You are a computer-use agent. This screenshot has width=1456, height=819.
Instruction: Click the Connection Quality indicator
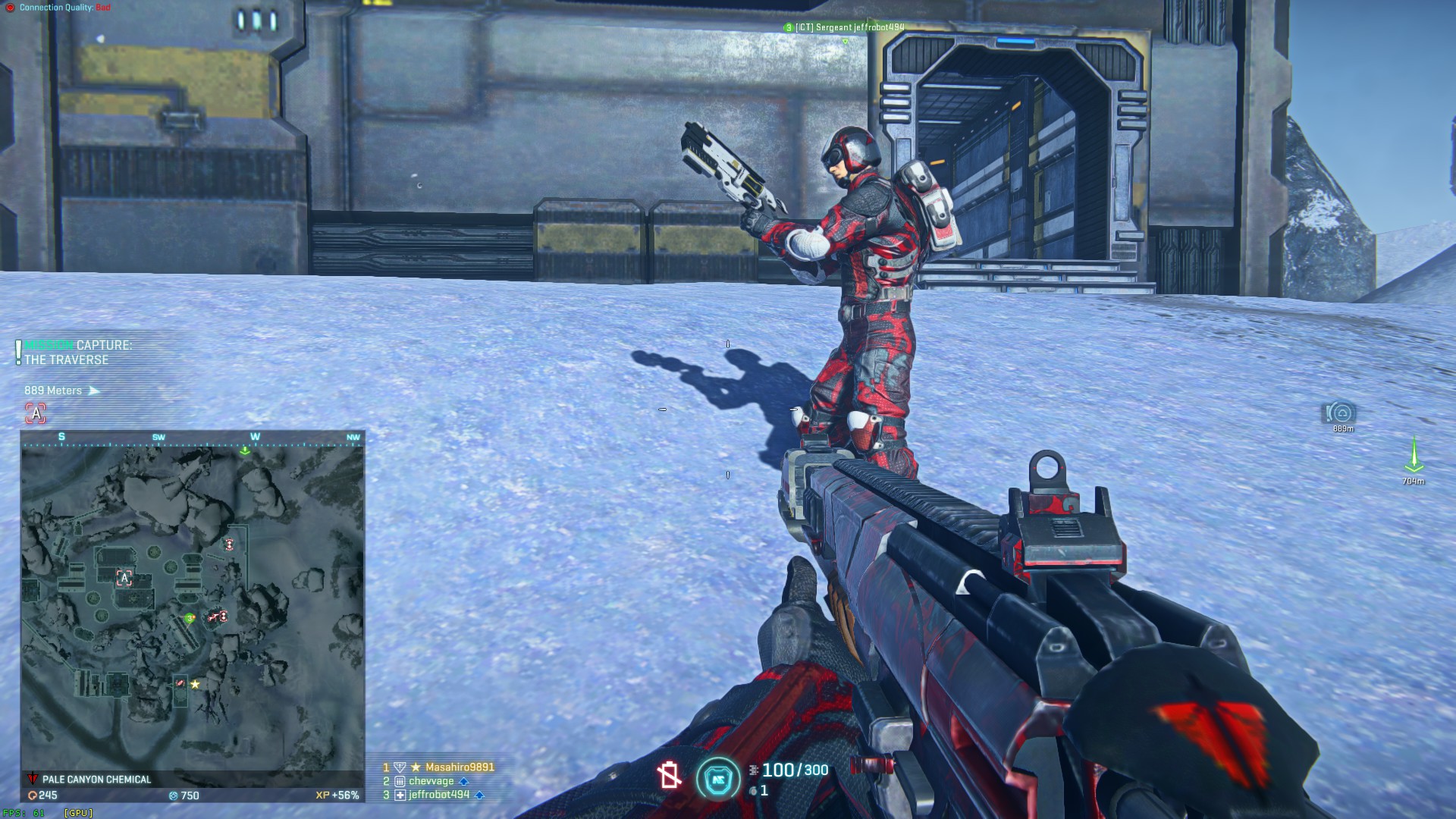click(x=58, y=8)
